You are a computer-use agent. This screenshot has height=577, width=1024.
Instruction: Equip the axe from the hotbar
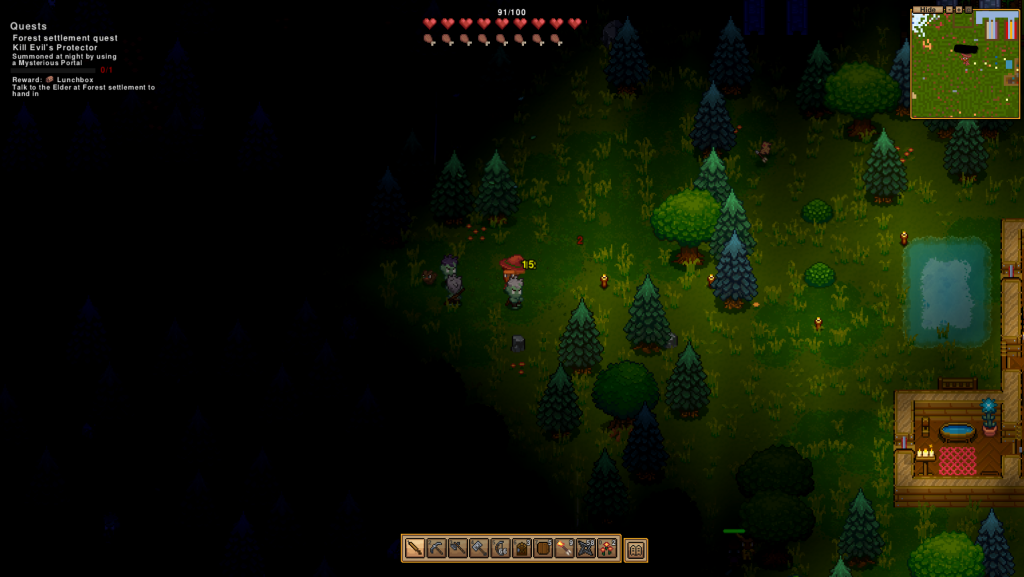pos(458,548)
